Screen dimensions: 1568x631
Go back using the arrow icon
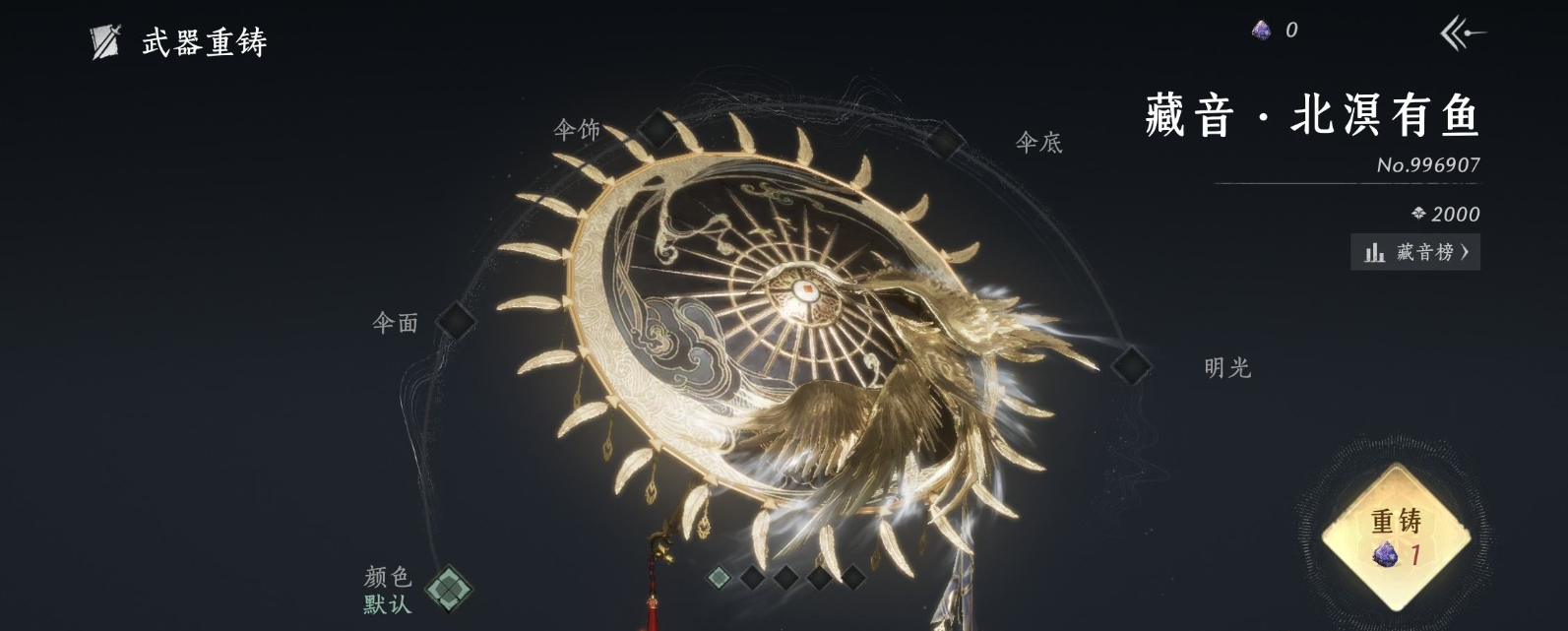click(1462, 34)
